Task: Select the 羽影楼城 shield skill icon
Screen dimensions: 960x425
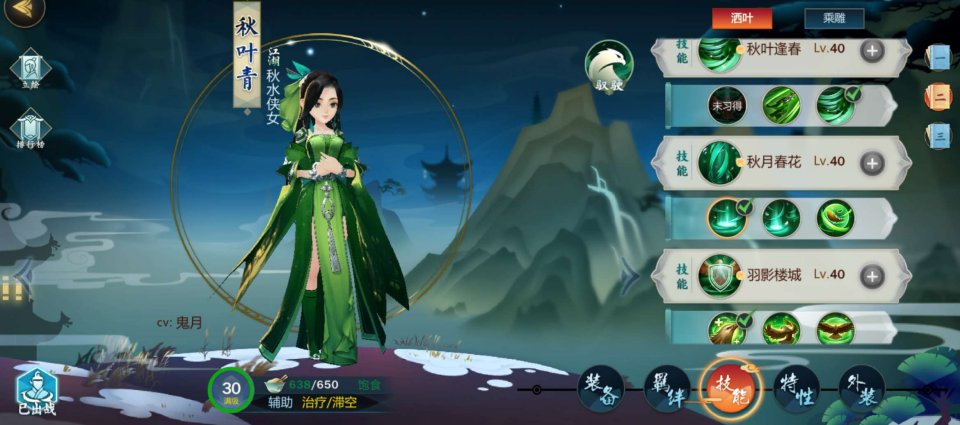Action: (719, 275)
